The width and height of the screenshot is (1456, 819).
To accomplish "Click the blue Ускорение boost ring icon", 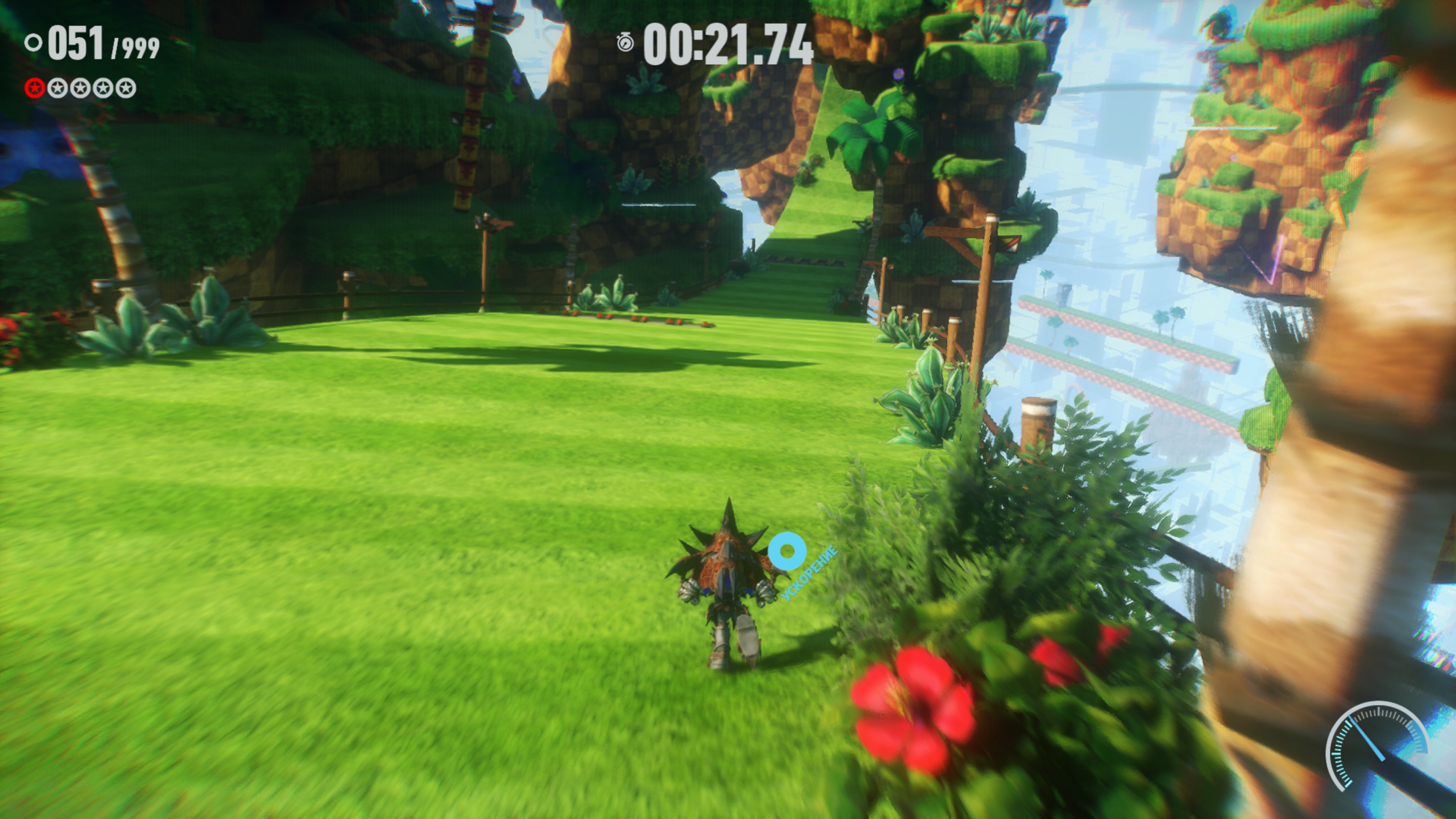I will 787,551.
